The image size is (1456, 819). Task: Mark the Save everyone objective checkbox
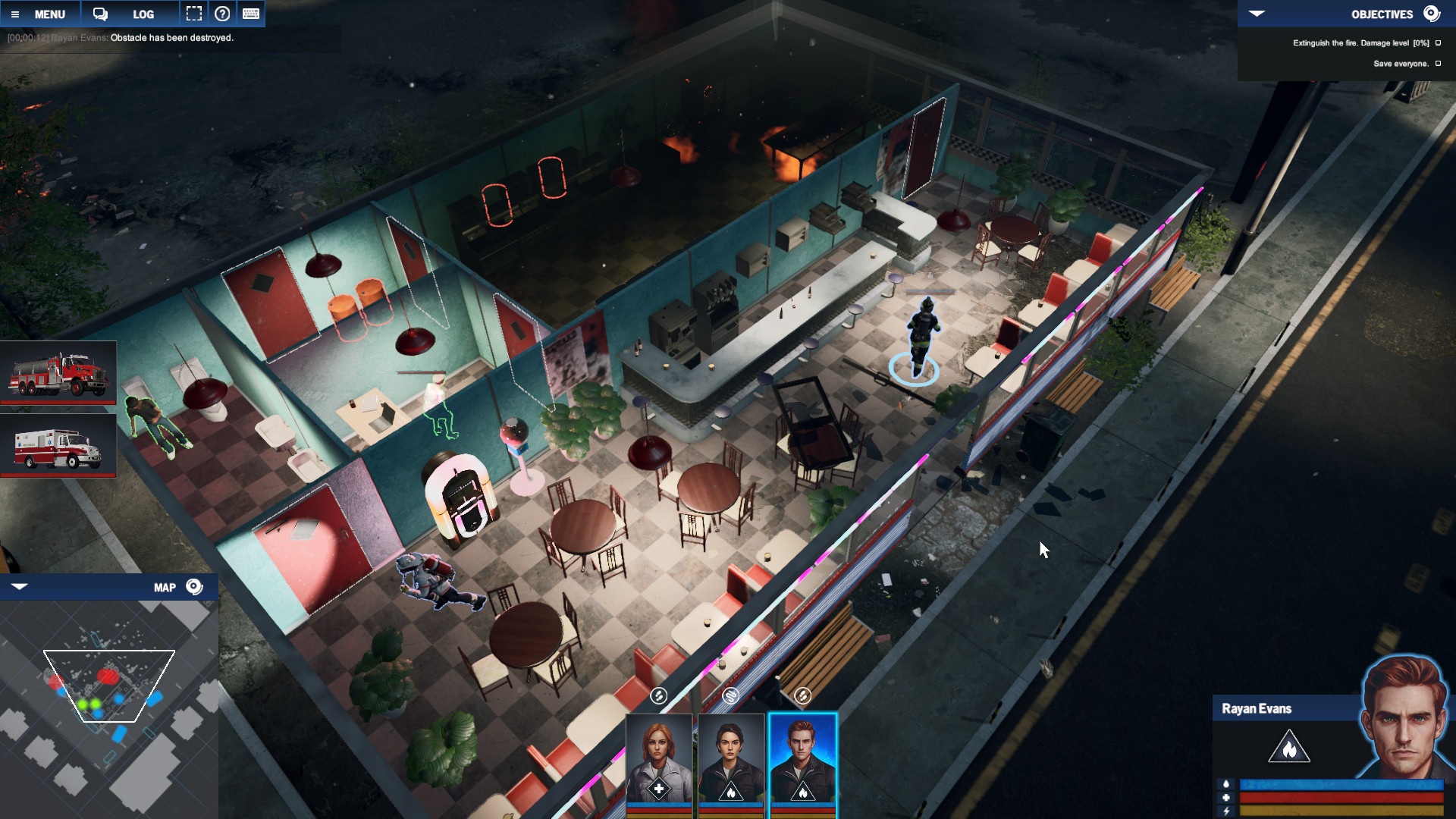point(1437,64)
